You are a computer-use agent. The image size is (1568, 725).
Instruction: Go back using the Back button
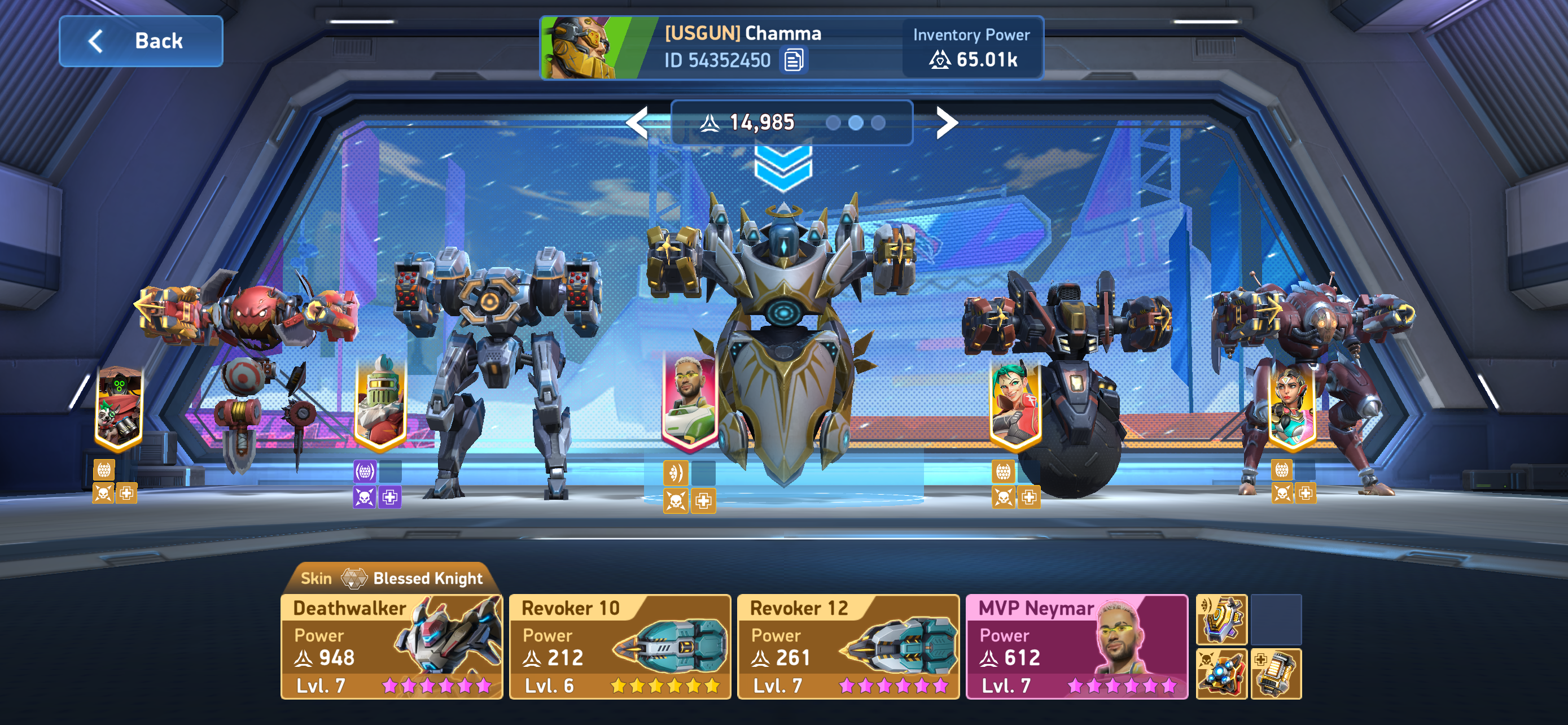click(141, 41)
